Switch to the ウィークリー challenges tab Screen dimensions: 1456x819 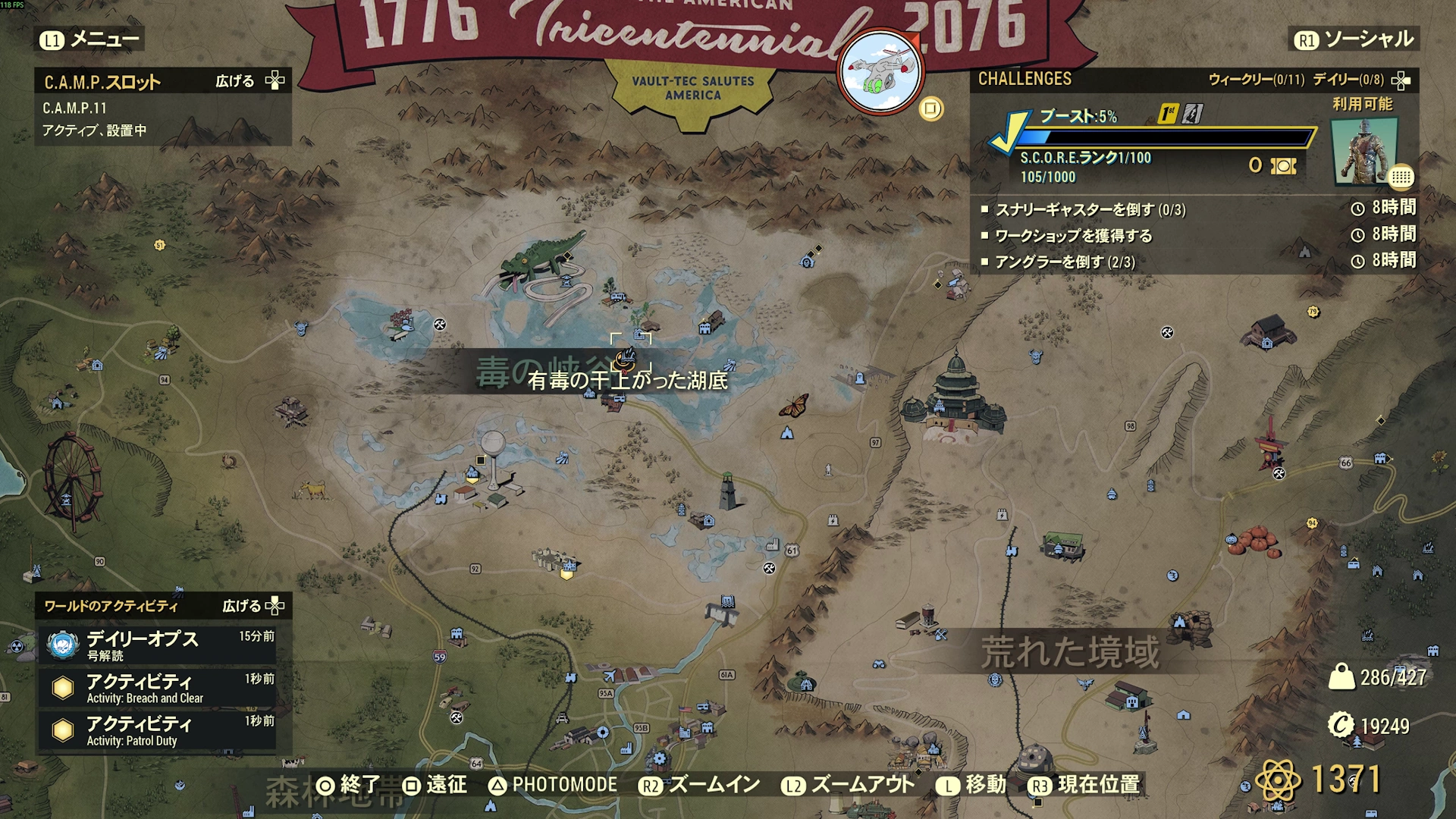click(1255, 80)
